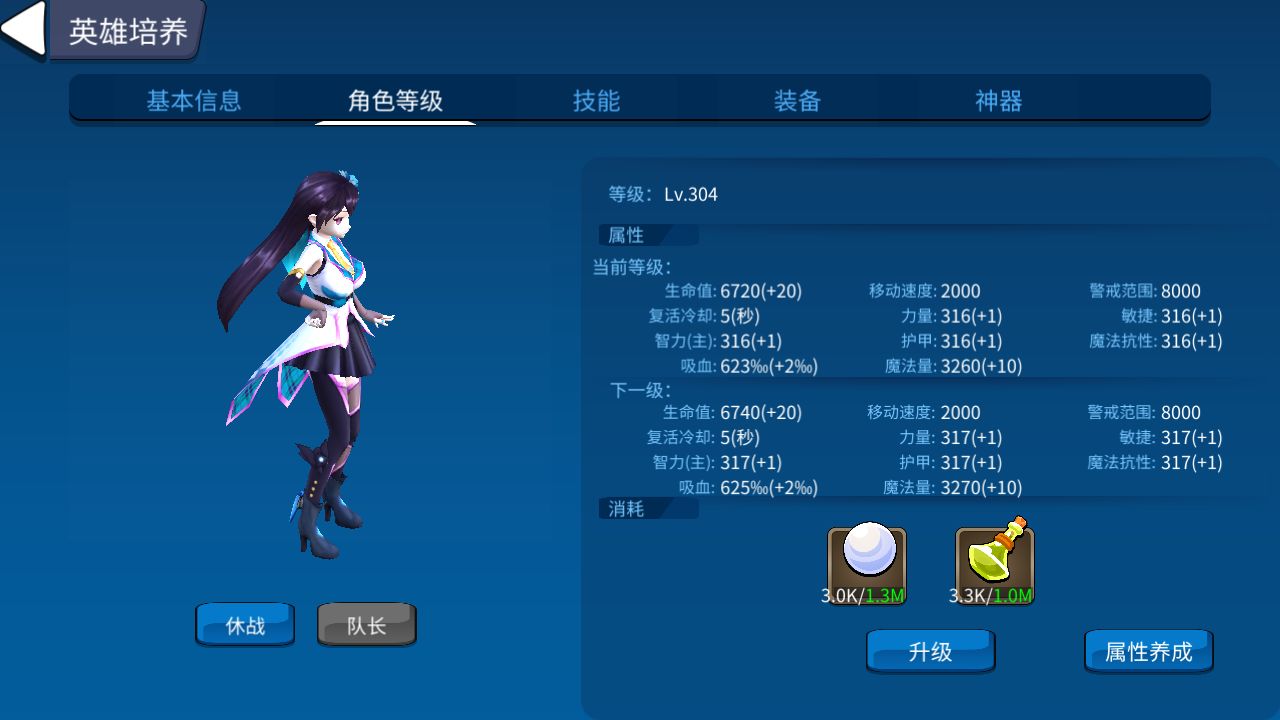1280x720 pixels.
Task: Level up with the 升级 button
Action: 930,652
